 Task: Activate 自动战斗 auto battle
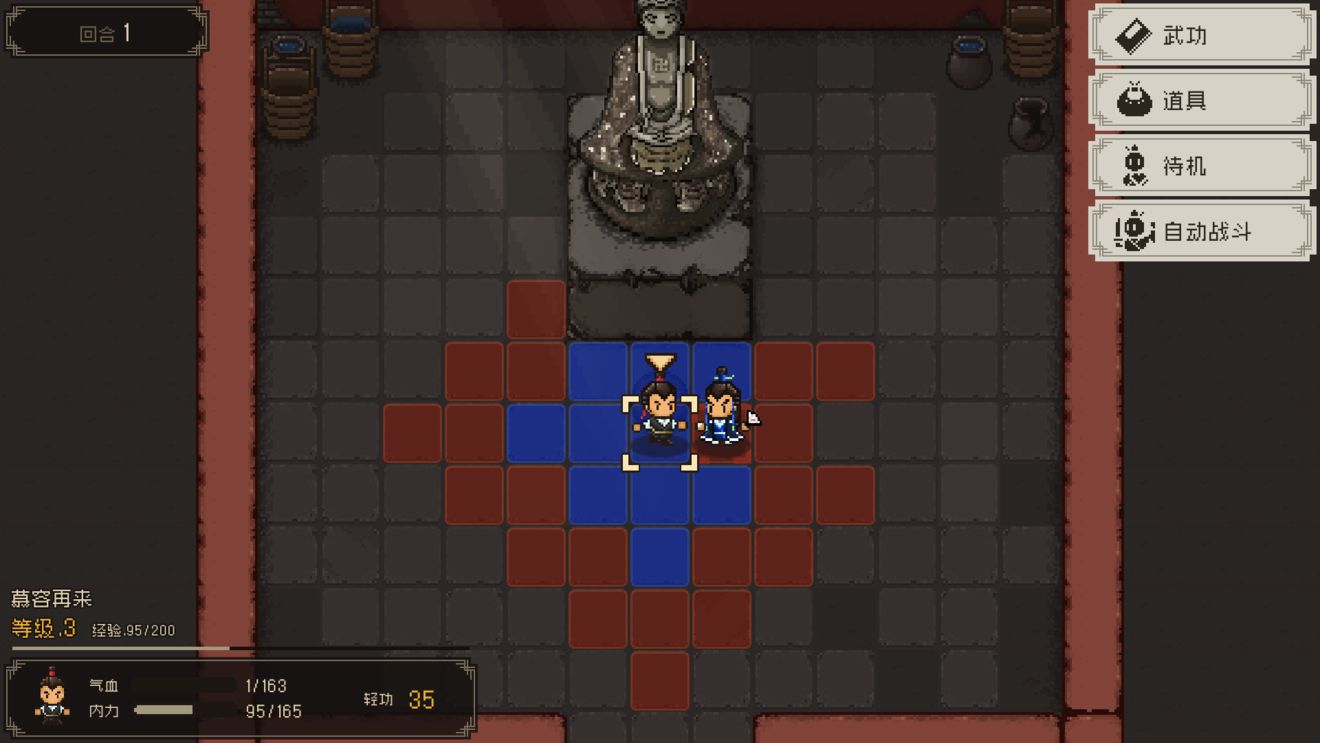coord(1201,232)
